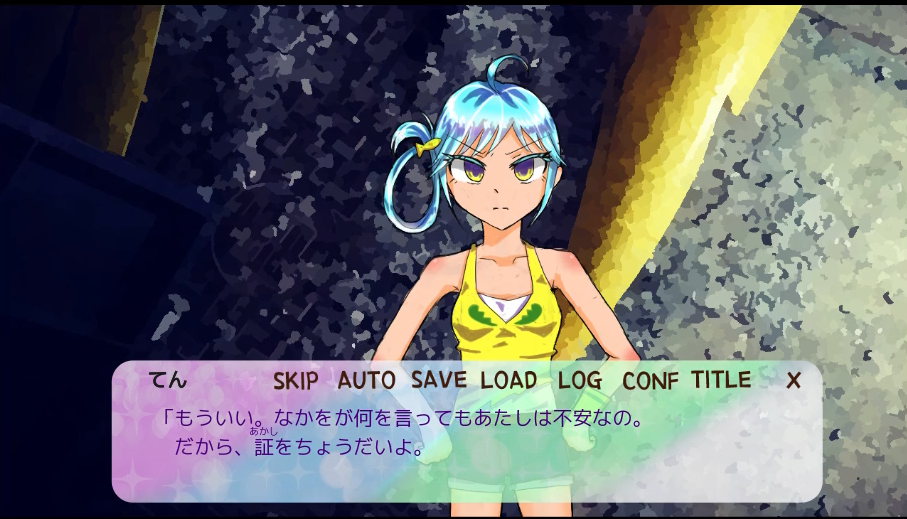Open the CONF settings screen
The width and height of the screenshot is (907, 519).
pyautogui.click(x=650, y=381)
